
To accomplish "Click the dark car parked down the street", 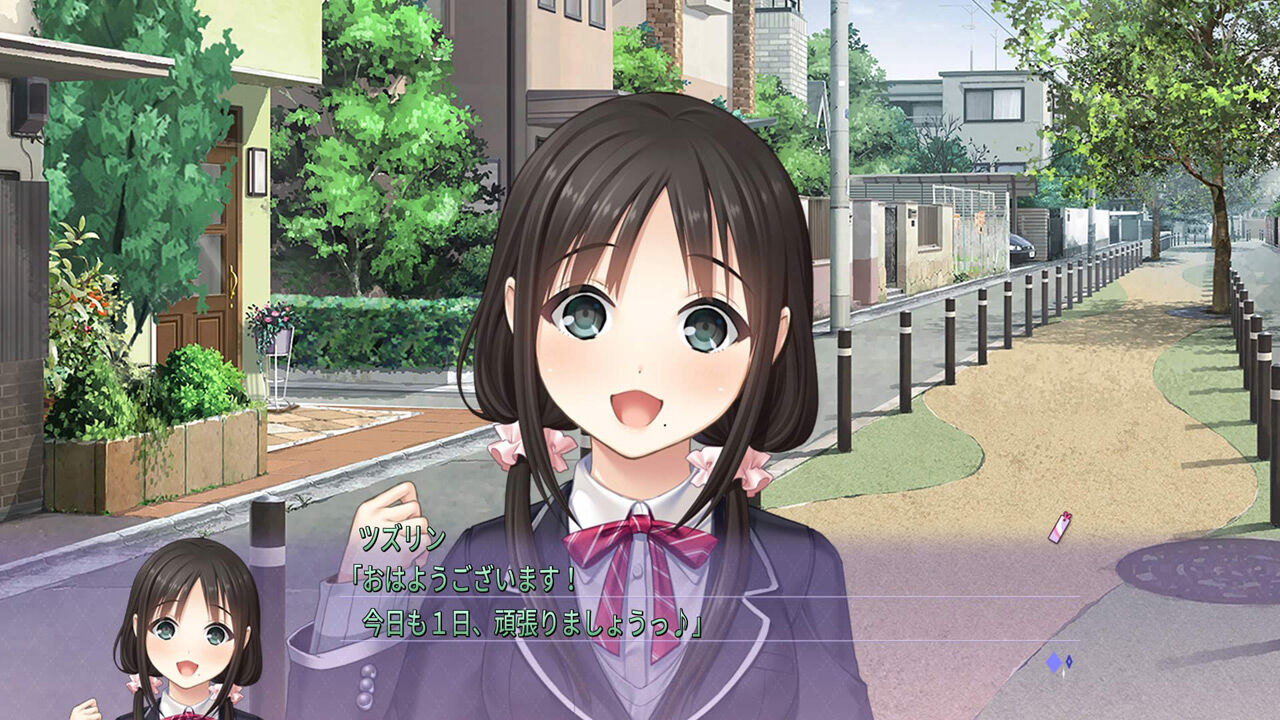I will pyautogui.click(x=1024, y=248).
